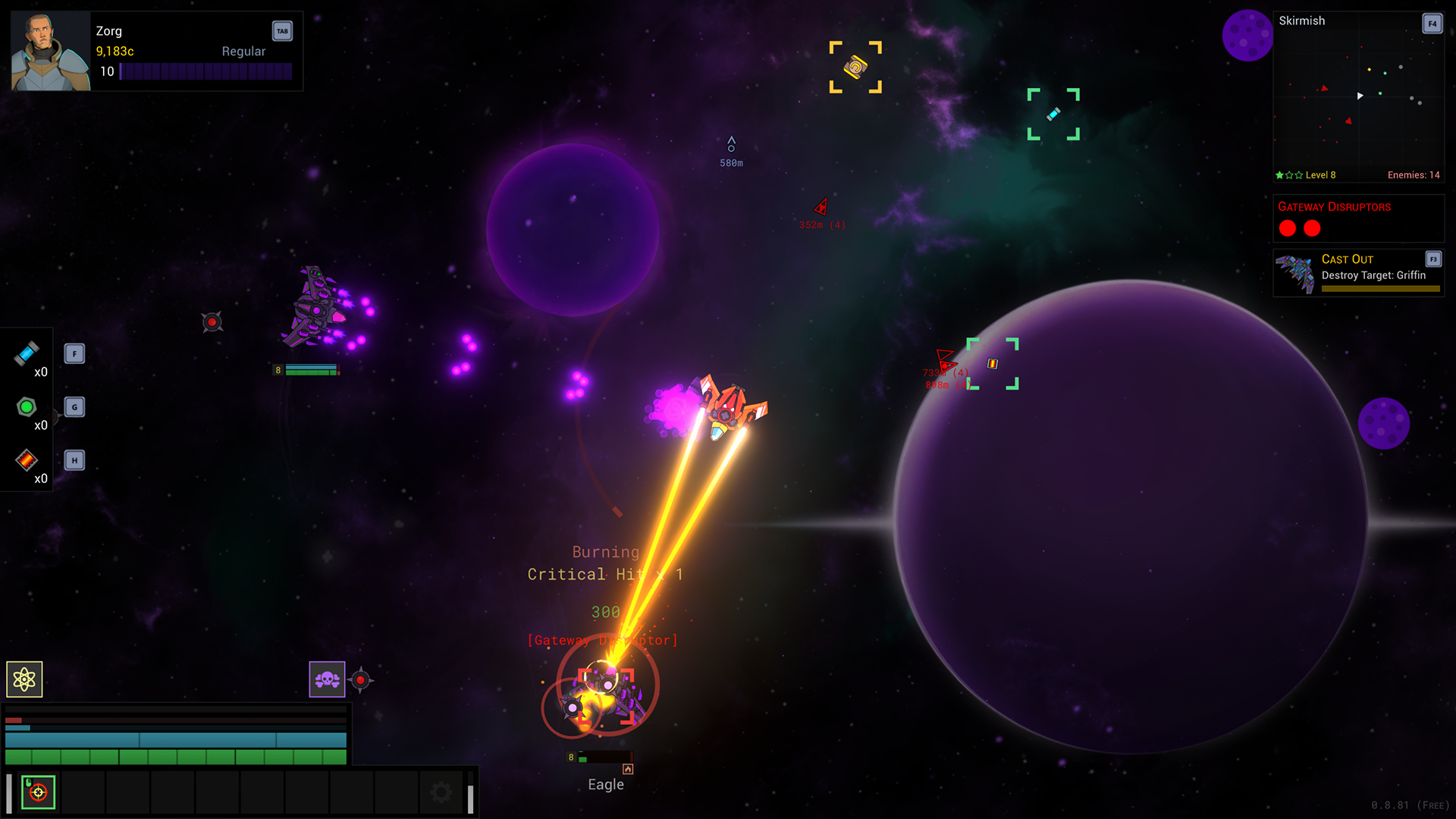This screenshot has height=819, width=1456.
Task: Click the first red Gateway Disruptor indicator
Action: pos(1287,228)
